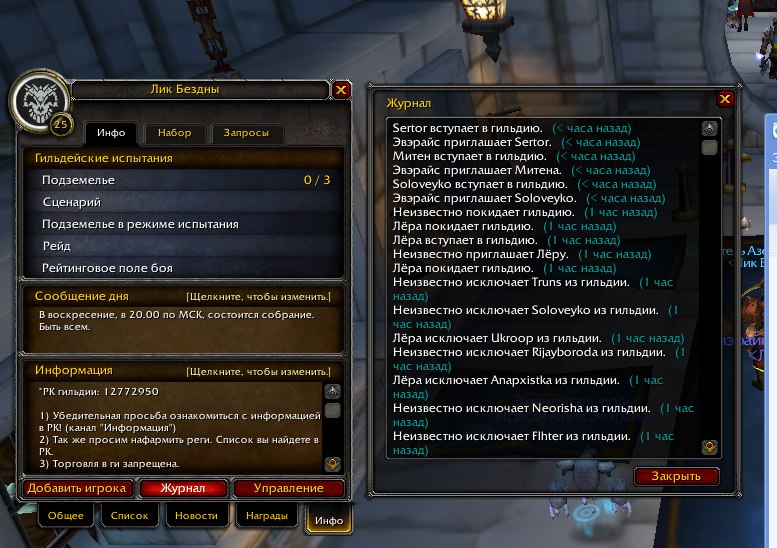Viewport: 777px width, 548px height.
Task: Select the upper Инфо tab
Action: click(111, 133)
